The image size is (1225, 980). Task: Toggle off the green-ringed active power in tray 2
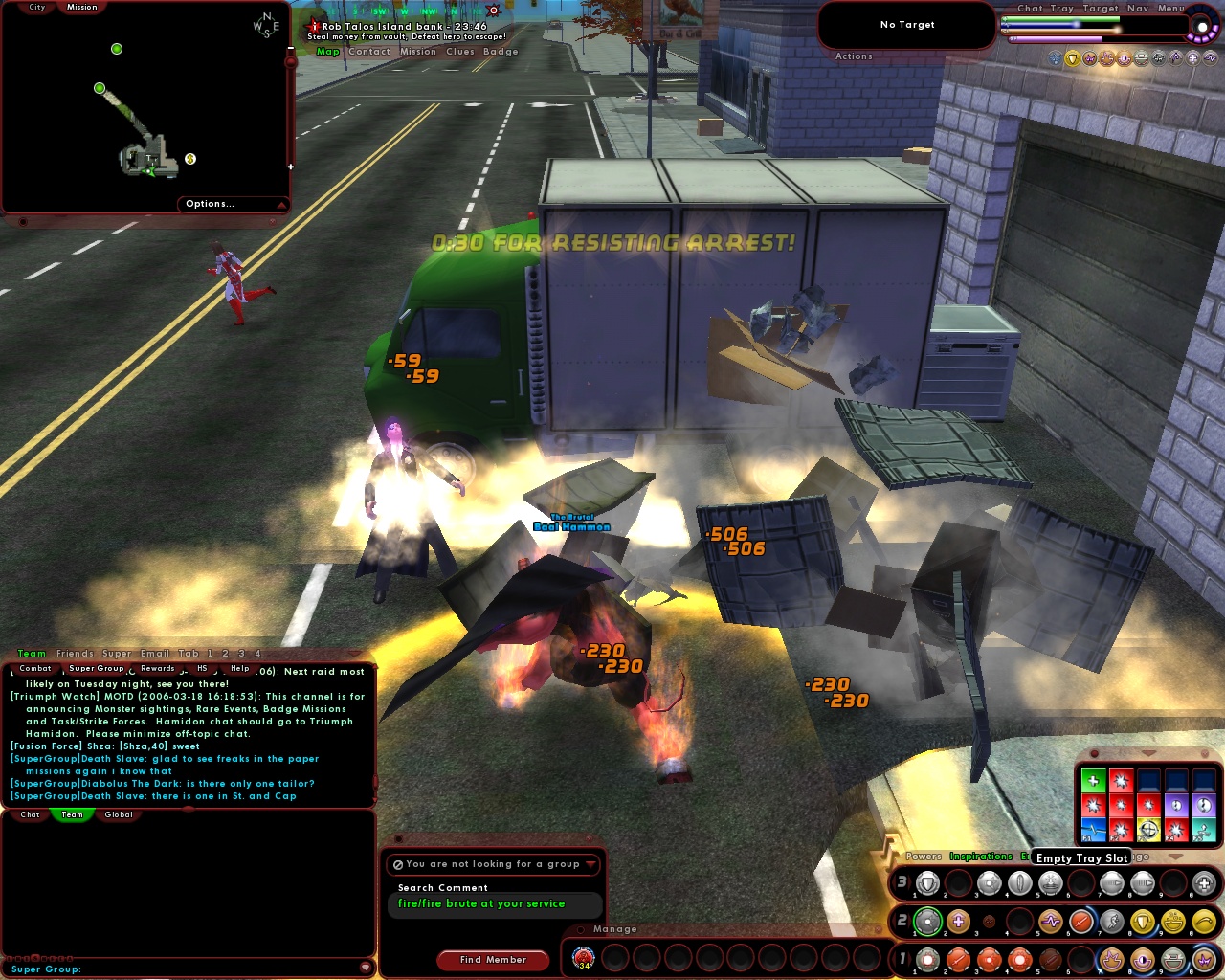(x=926, y=921)
